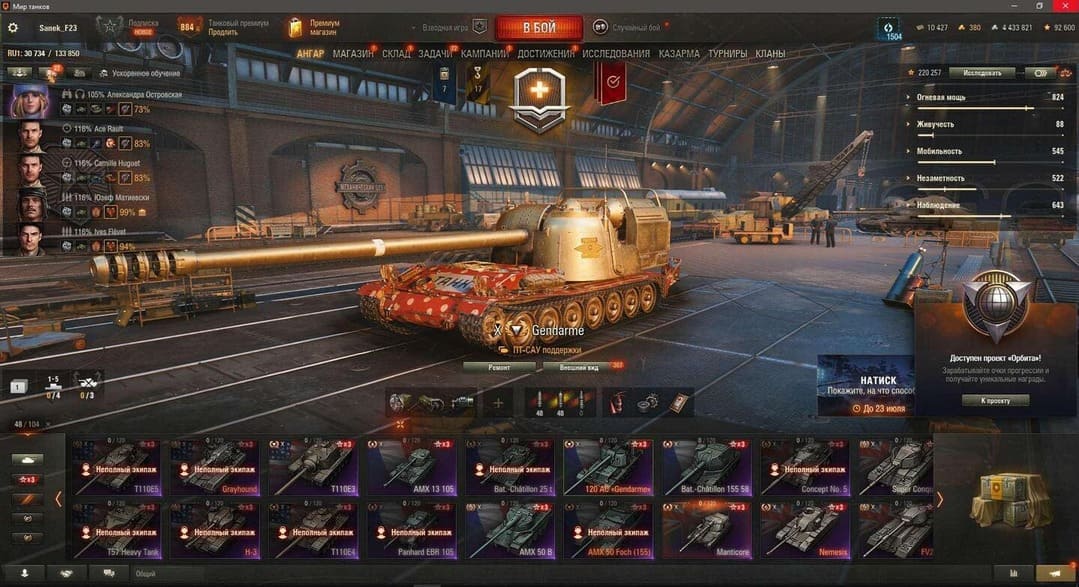Select the Manticore tank in carousel

(708, 528)
